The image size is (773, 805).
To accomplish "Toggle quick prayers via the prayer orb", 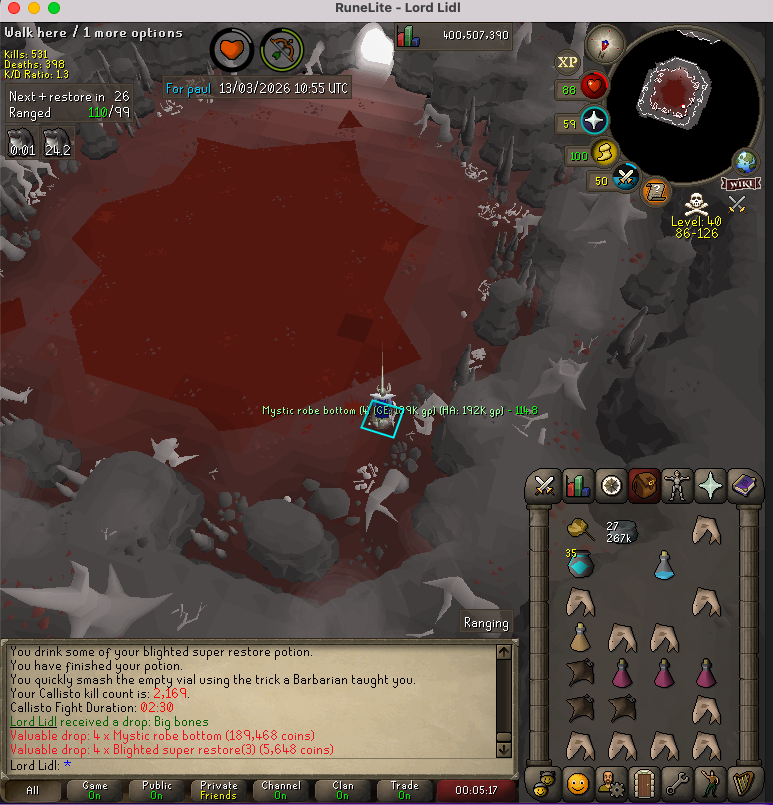I will [x=596, y=122].
